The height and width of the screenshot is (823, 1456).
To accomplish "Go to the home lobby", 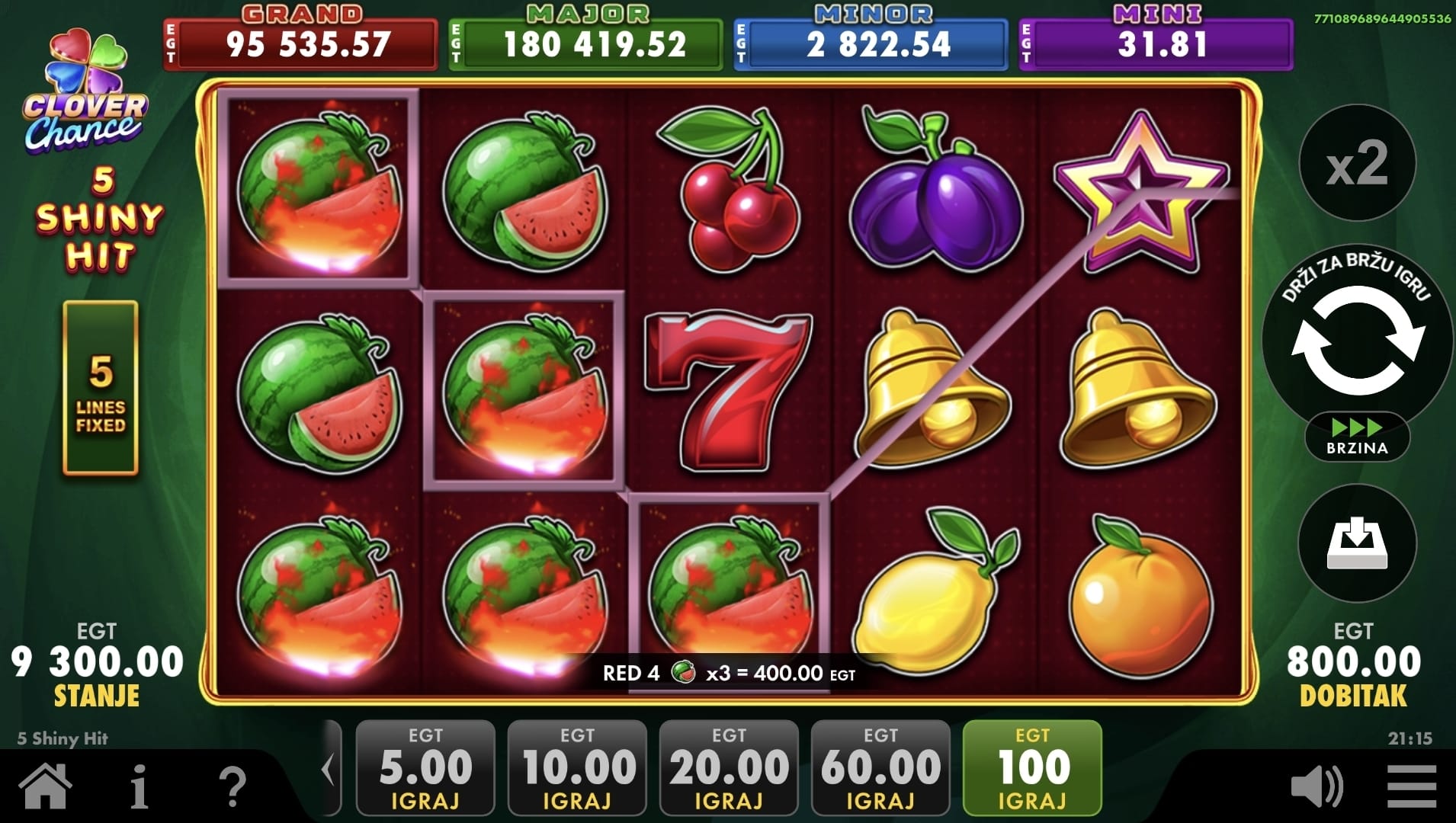I will pos(46,786).
